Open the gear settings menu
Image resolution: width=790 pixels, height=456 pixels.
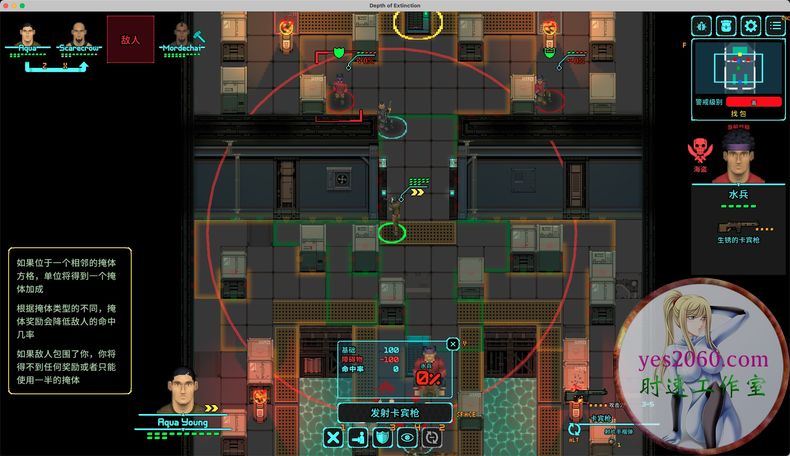coord(750,27)
